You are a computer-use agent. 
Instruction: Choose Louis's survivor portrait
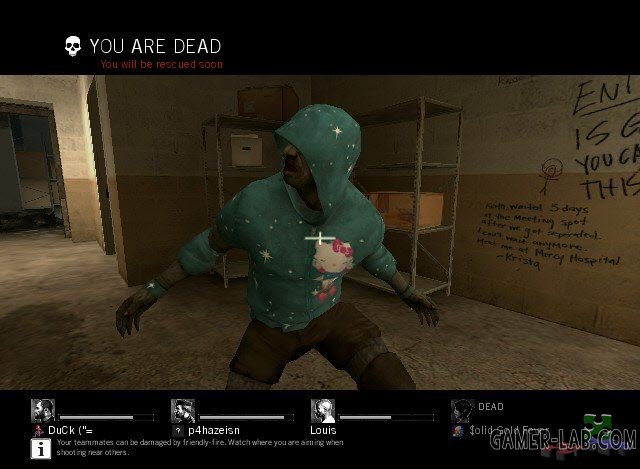point(322,411)
